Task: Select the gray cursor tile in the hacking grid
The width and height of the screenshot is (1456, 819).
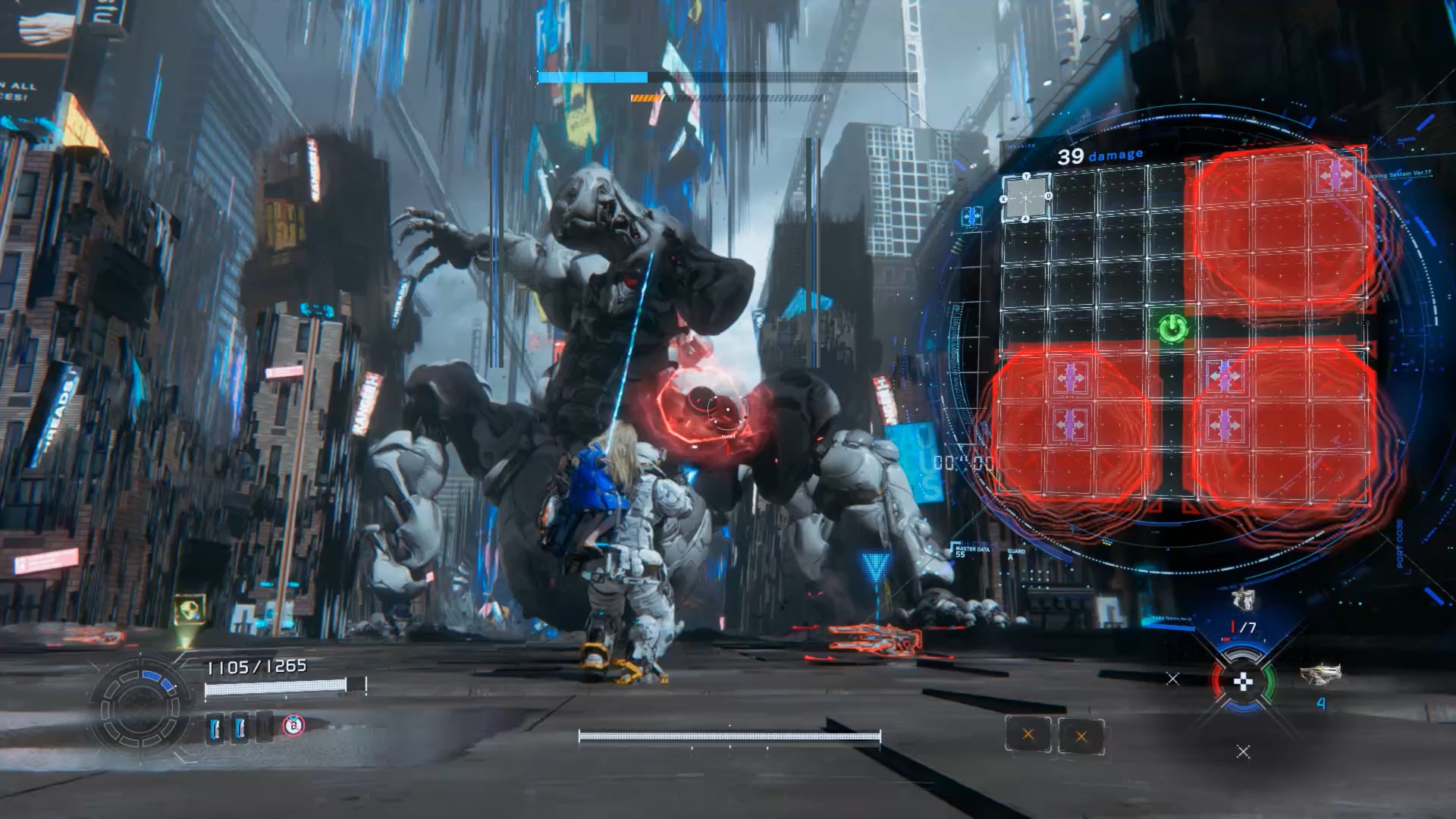Action: coord(1026,198)
